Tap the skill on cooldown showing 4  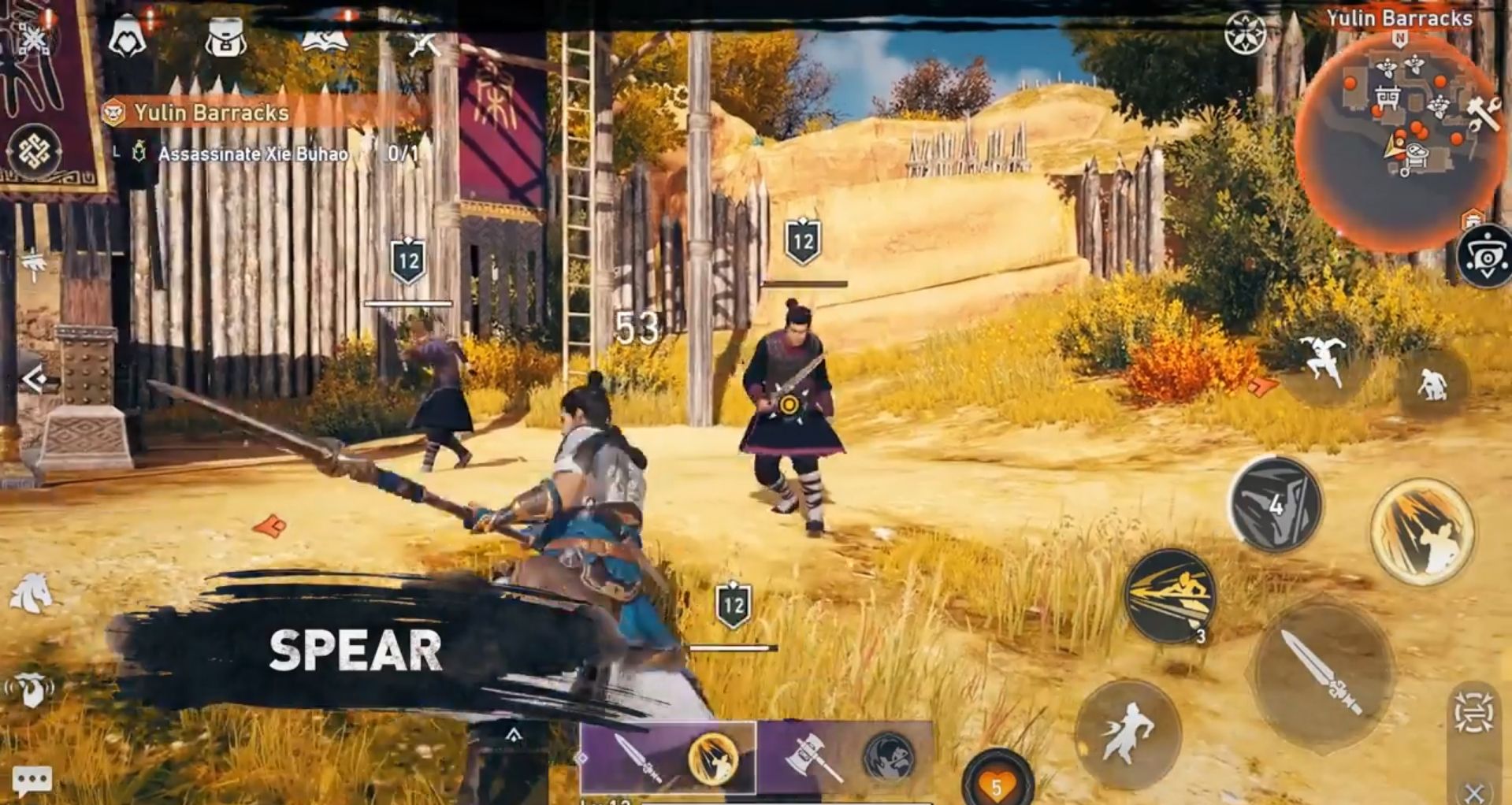coord(1276,504)
